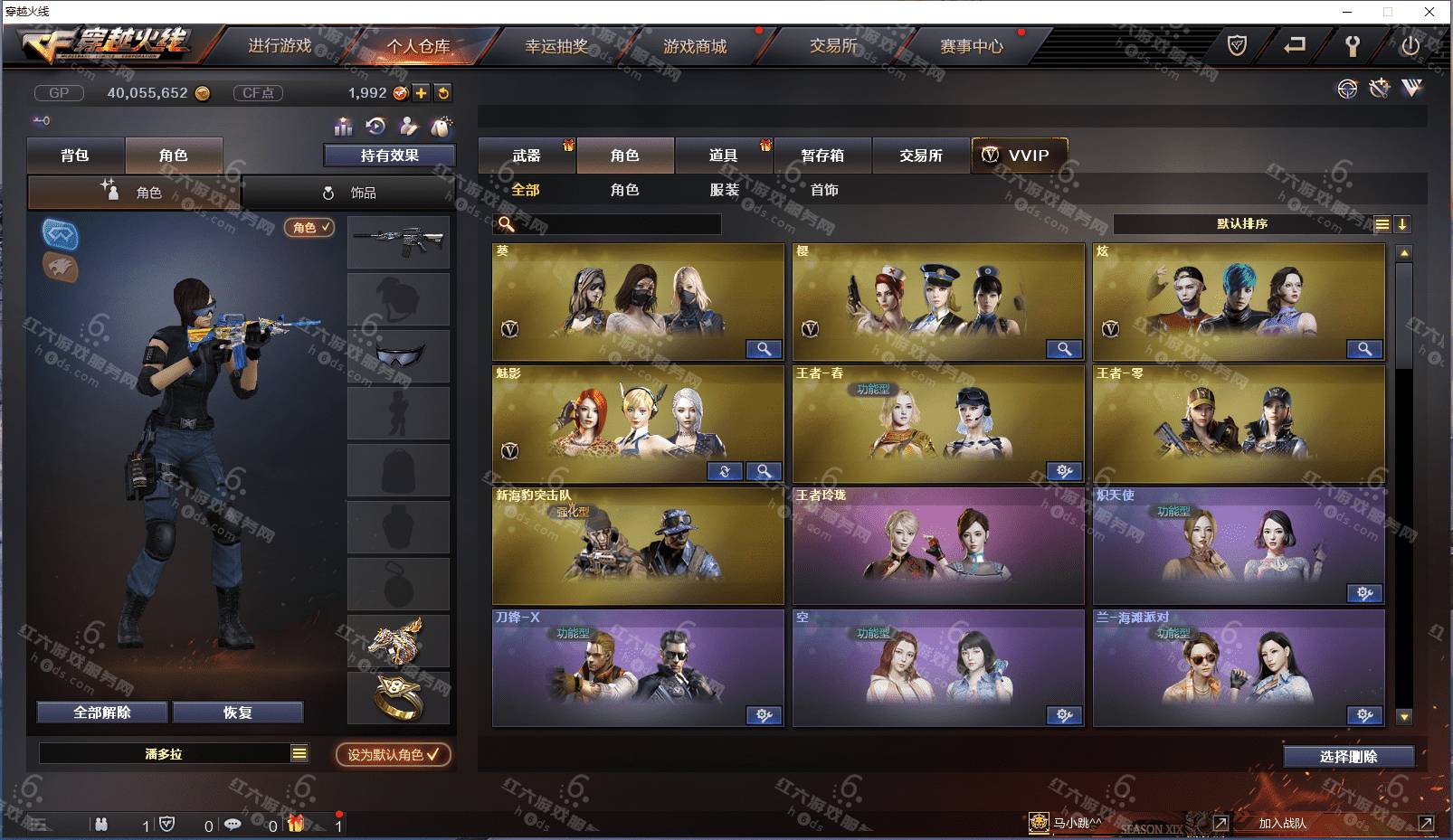Screen dimensions: 1453x840
Task: Switch to the 武器 tab
Action: 527,156
